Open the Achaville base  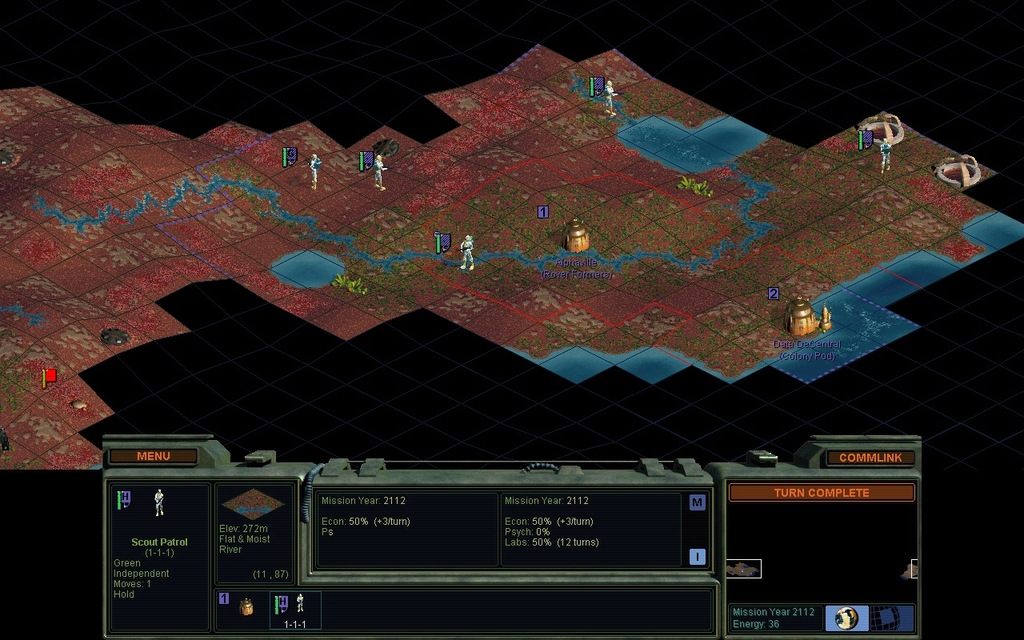point(575,236)
